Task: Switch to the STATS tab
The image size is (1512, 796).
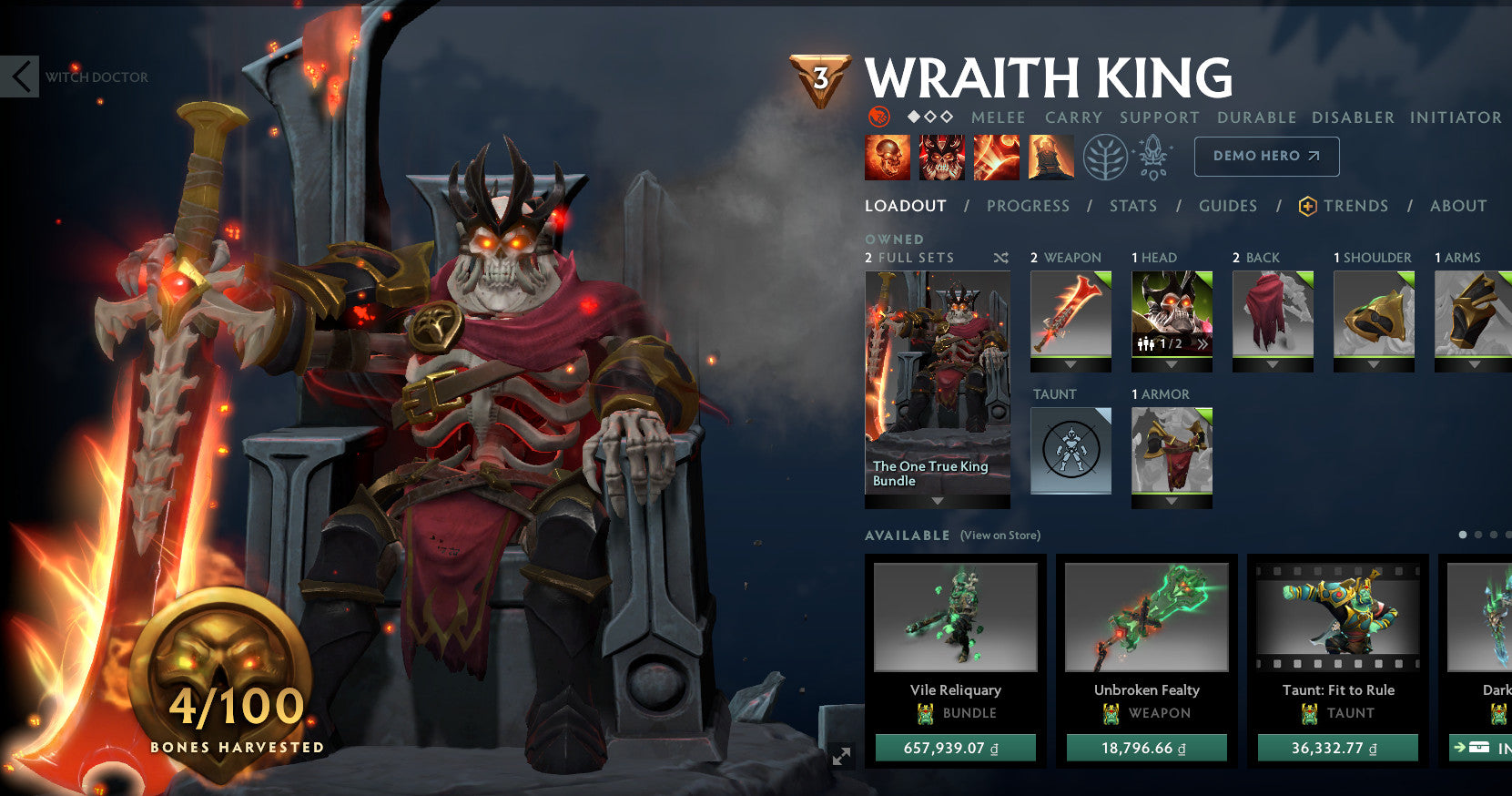Action: coord(1132,206)
